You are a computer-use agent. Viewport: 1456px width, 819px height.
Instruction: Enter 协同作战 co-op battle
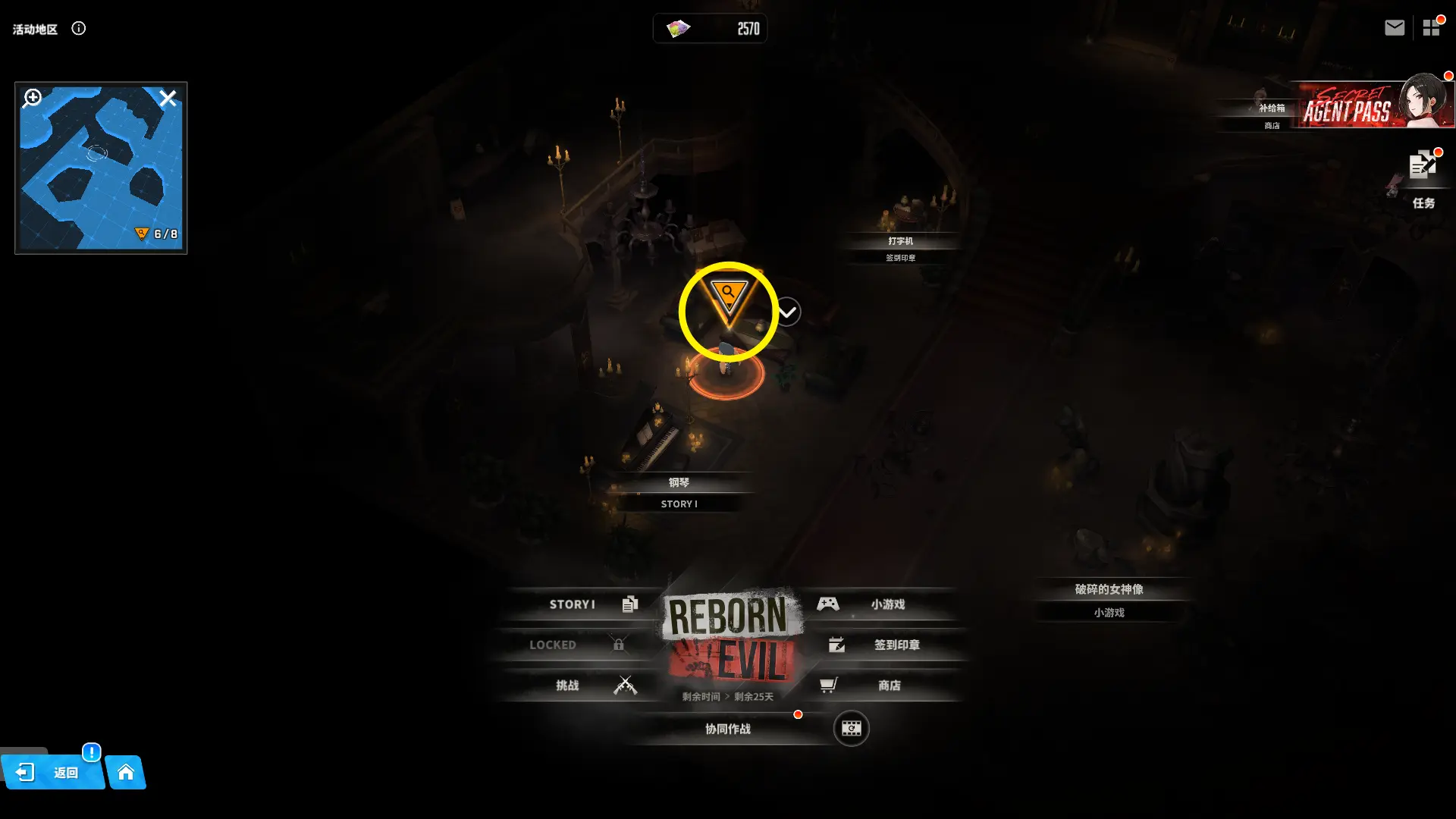(x=728, y=729)
